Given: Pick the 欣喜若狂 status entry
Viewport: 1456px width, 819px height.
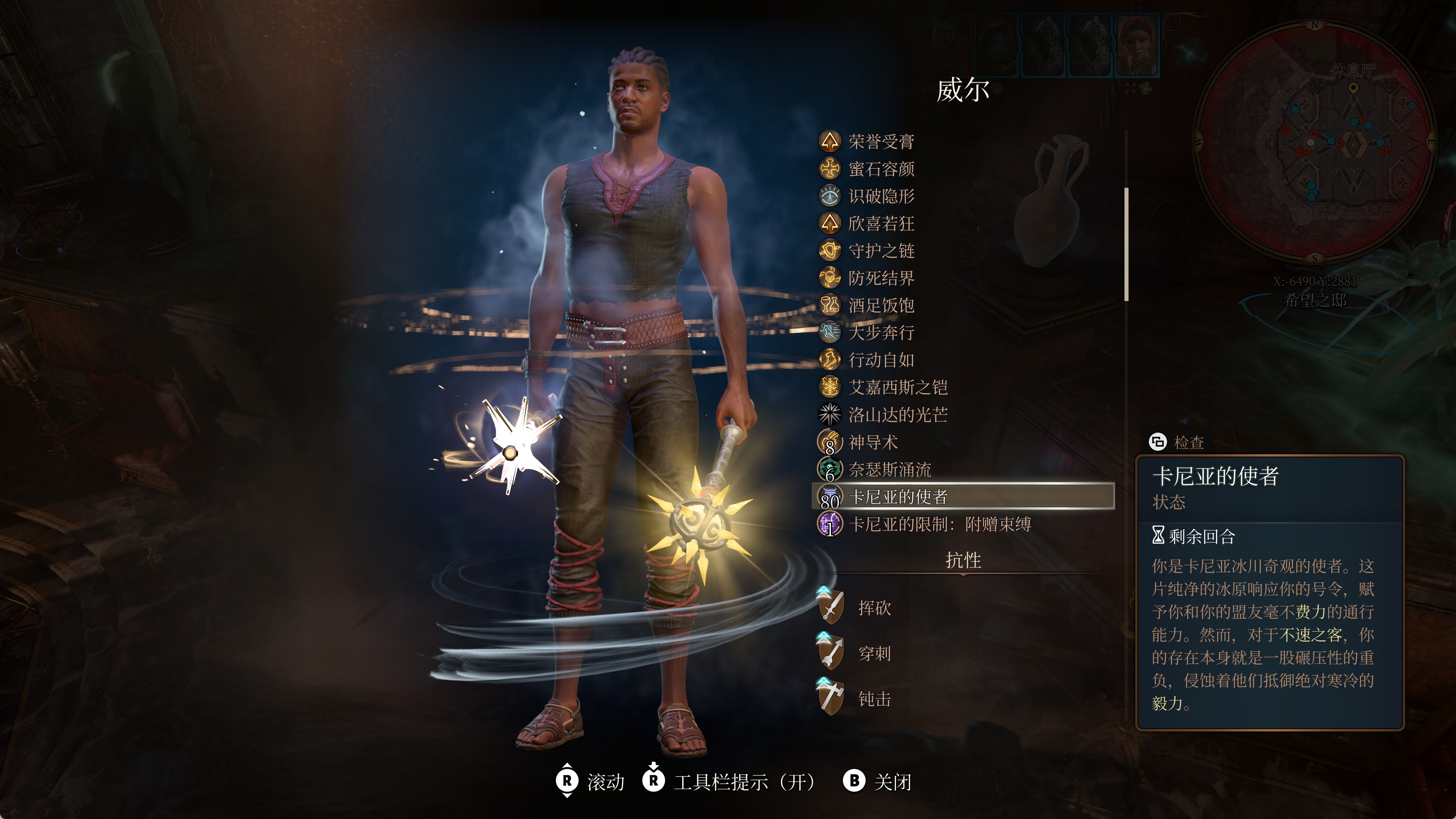Looking at the screenshot, I should (x=880, y=223).
